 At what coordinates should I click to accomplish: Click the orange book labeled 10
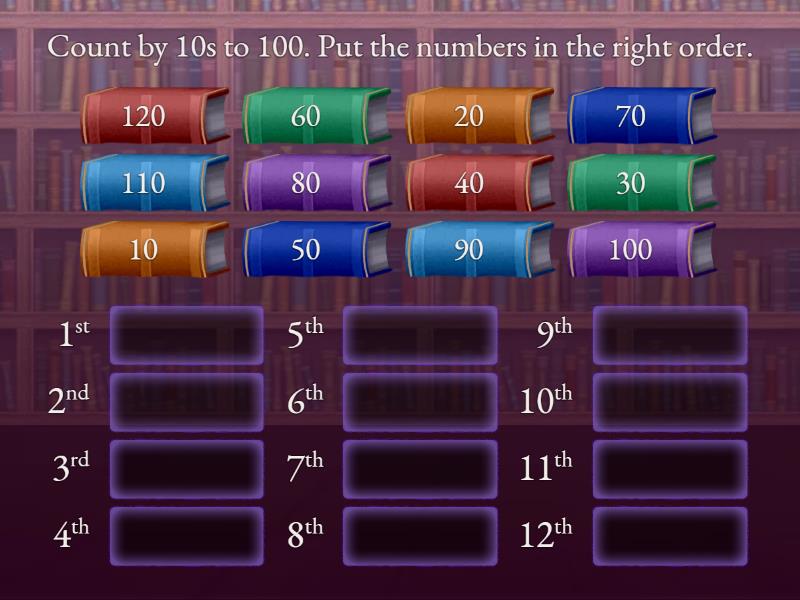(x=144, y=249)
